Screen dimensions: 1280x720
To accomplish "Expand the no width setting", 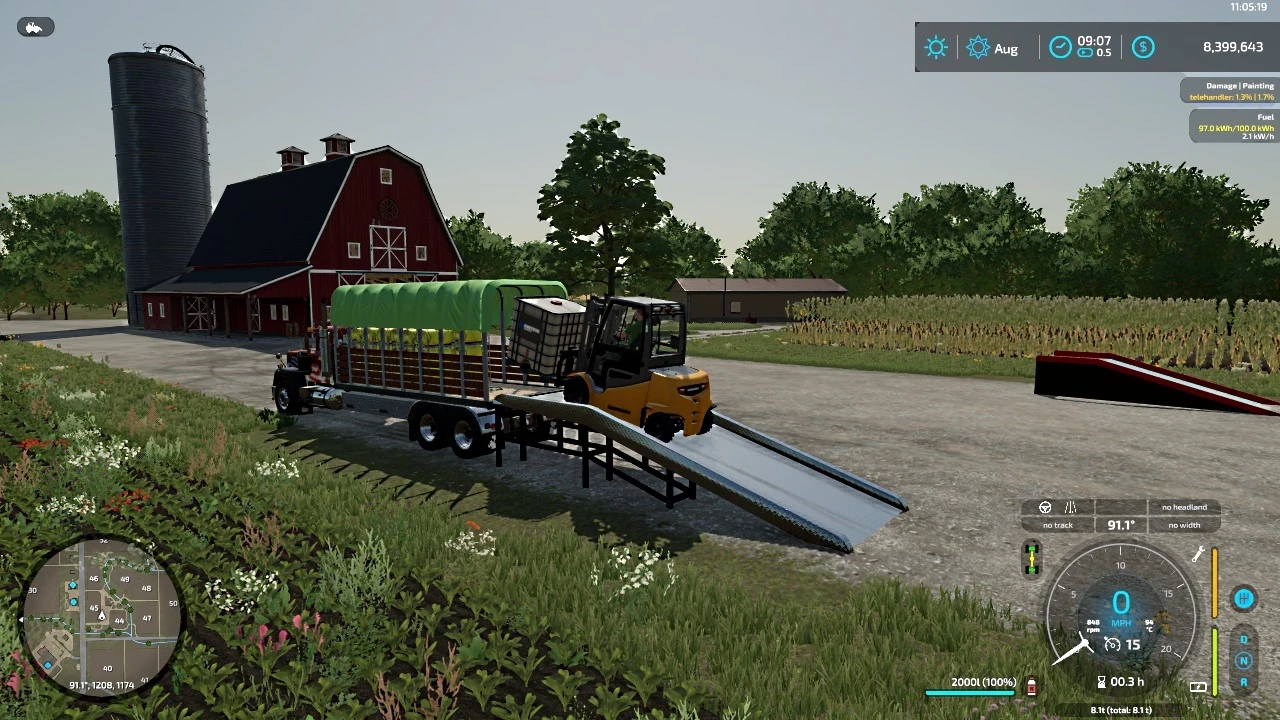I will coord(1184,524).
